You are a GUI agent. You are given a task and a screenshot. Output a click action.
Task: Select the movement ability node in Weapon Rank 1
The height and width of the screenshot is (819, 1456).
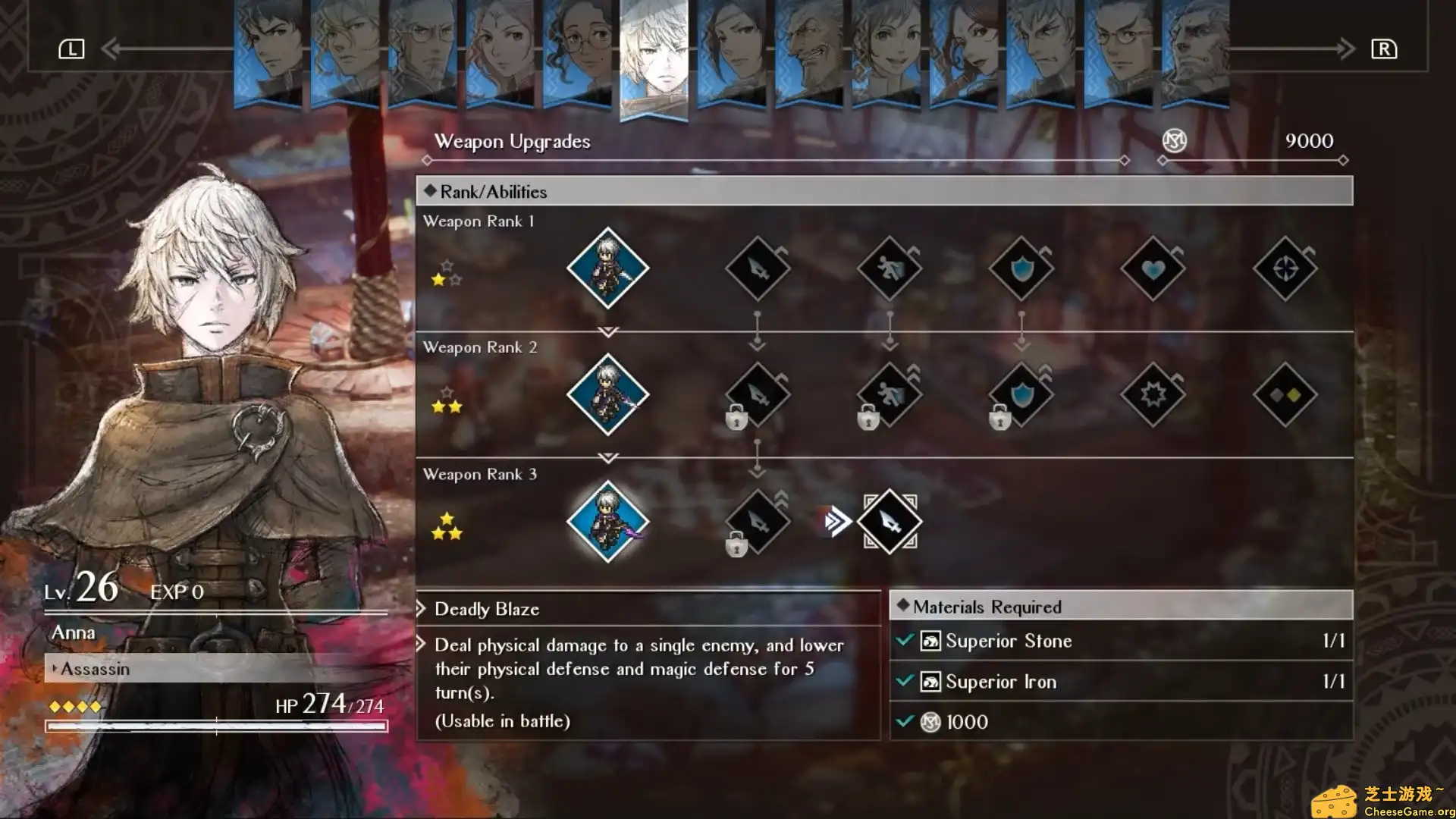click(x=890, y=268)
